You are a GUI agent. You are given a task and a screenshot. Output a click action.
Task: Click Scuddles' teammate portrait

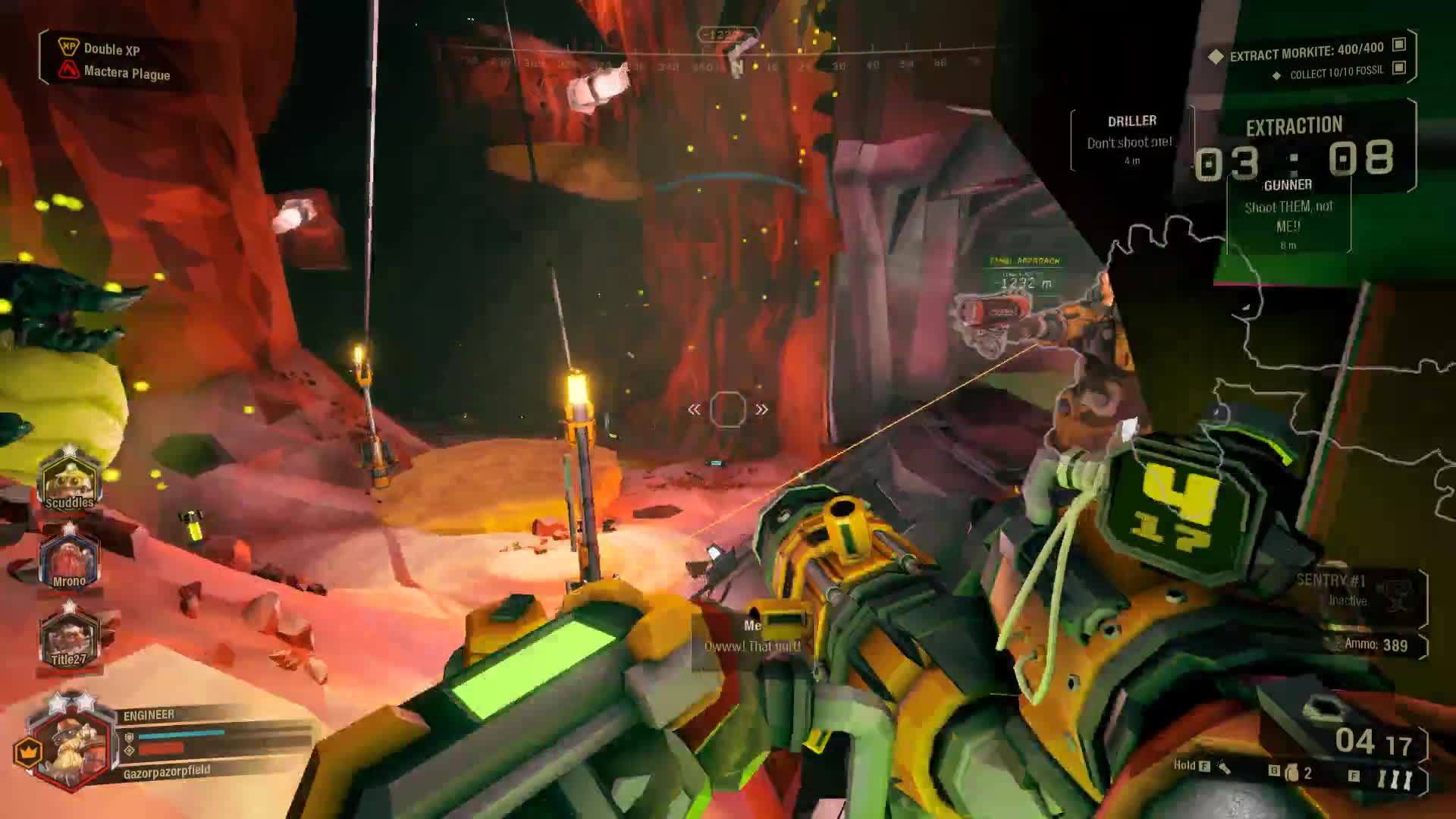70,479
